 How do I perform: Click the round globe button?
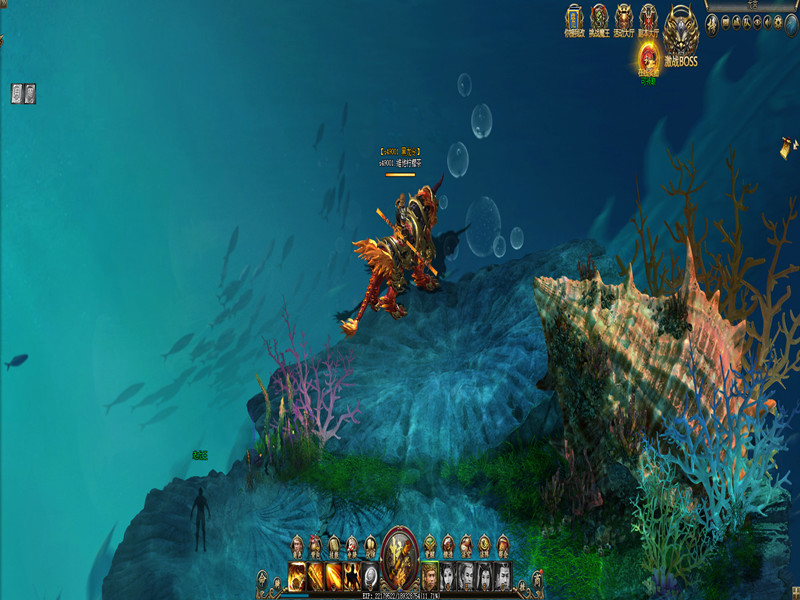(791, 25)
